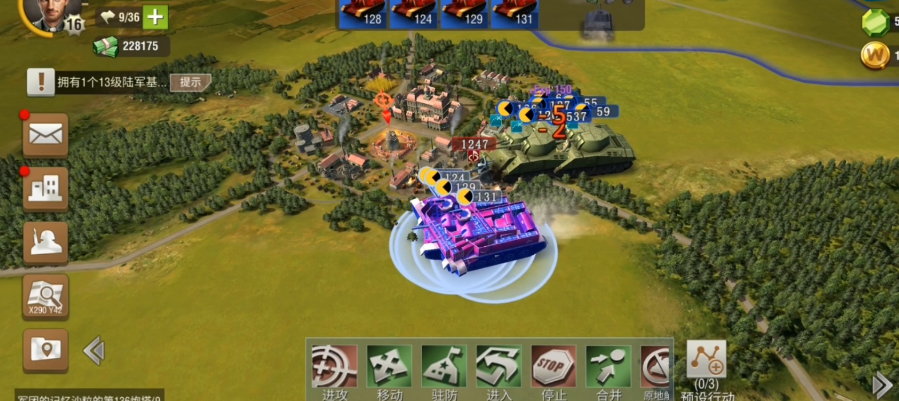Open the soldier army icon
899x401 pixels.
46,243
